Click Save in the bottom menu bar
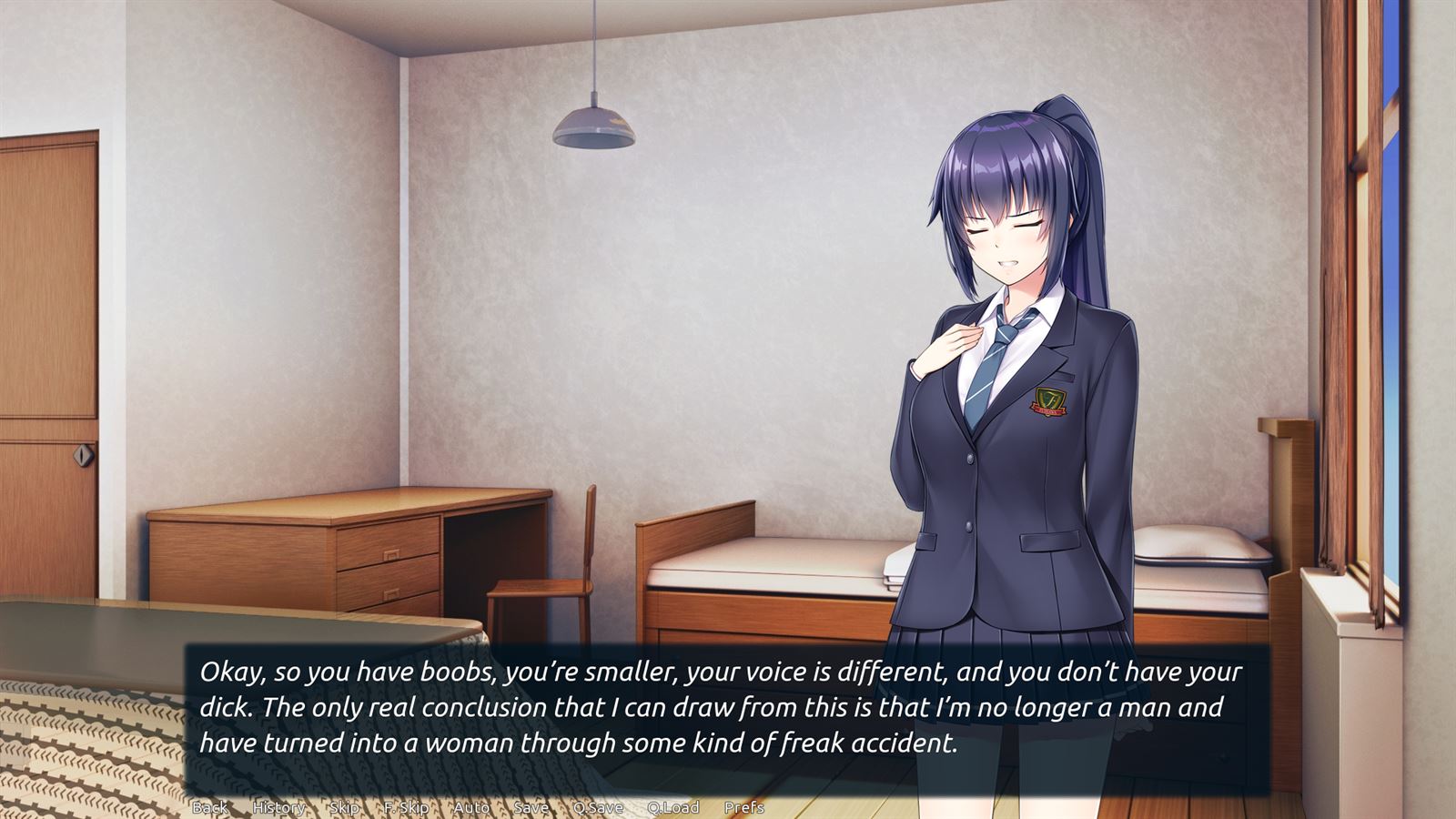Viewport: 1456px width, 819px height. (531, 807)
